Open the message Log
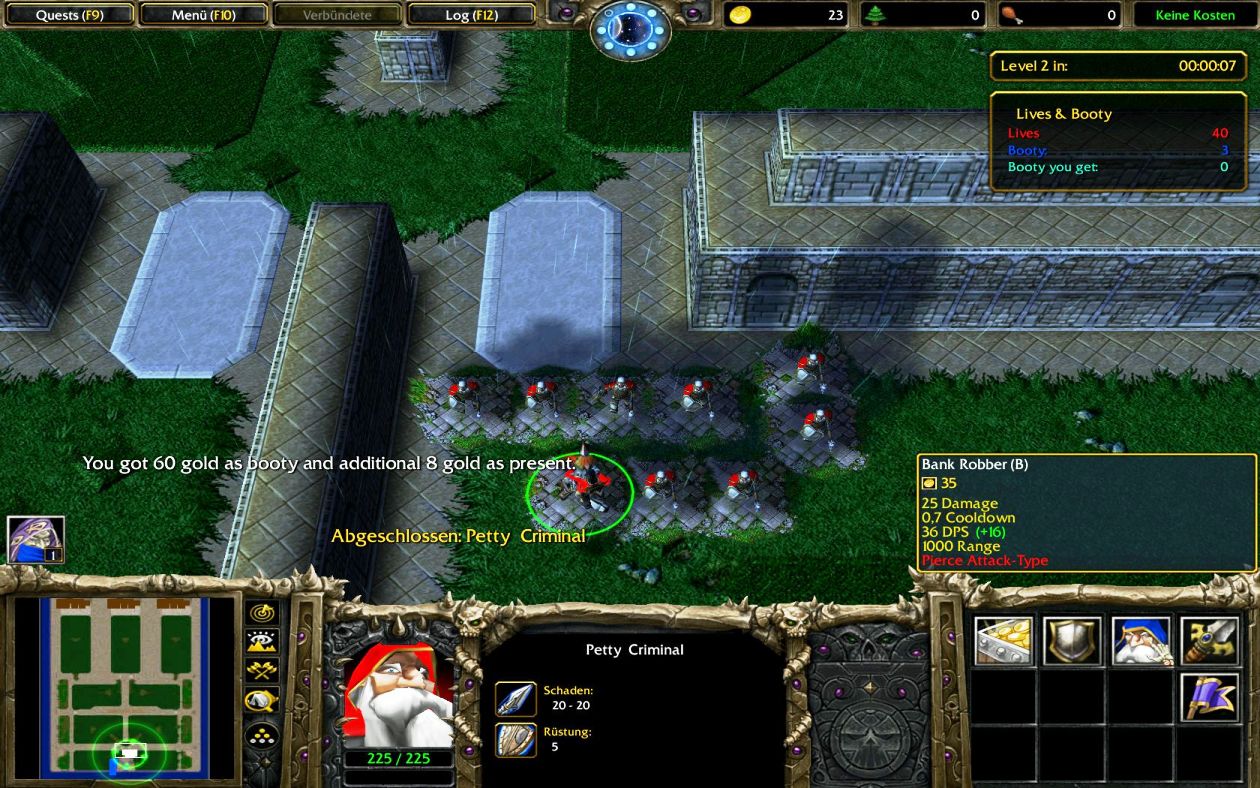The image size is (1260, 788). 472,15
